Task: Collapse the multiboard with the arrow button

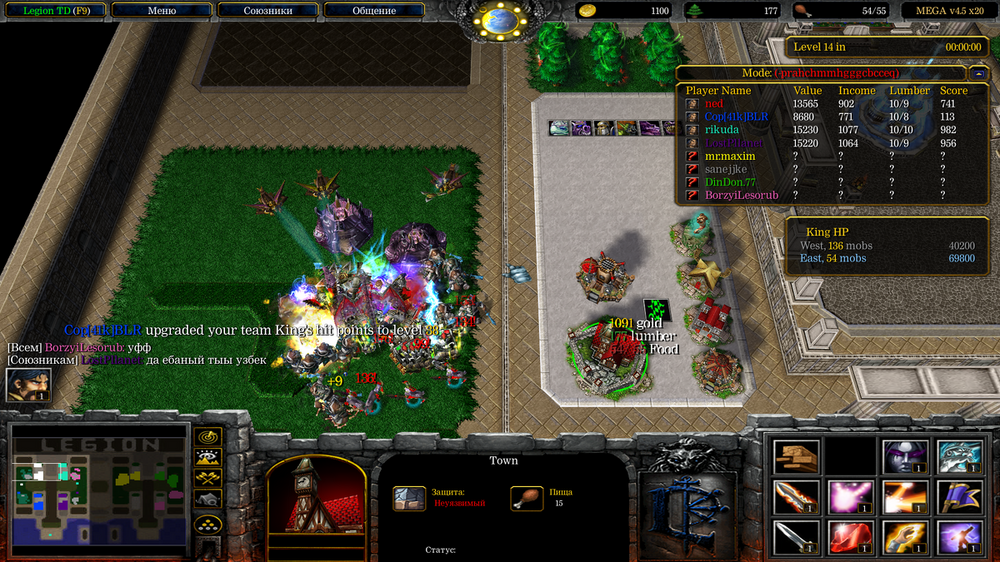Action: coord(976,73)
